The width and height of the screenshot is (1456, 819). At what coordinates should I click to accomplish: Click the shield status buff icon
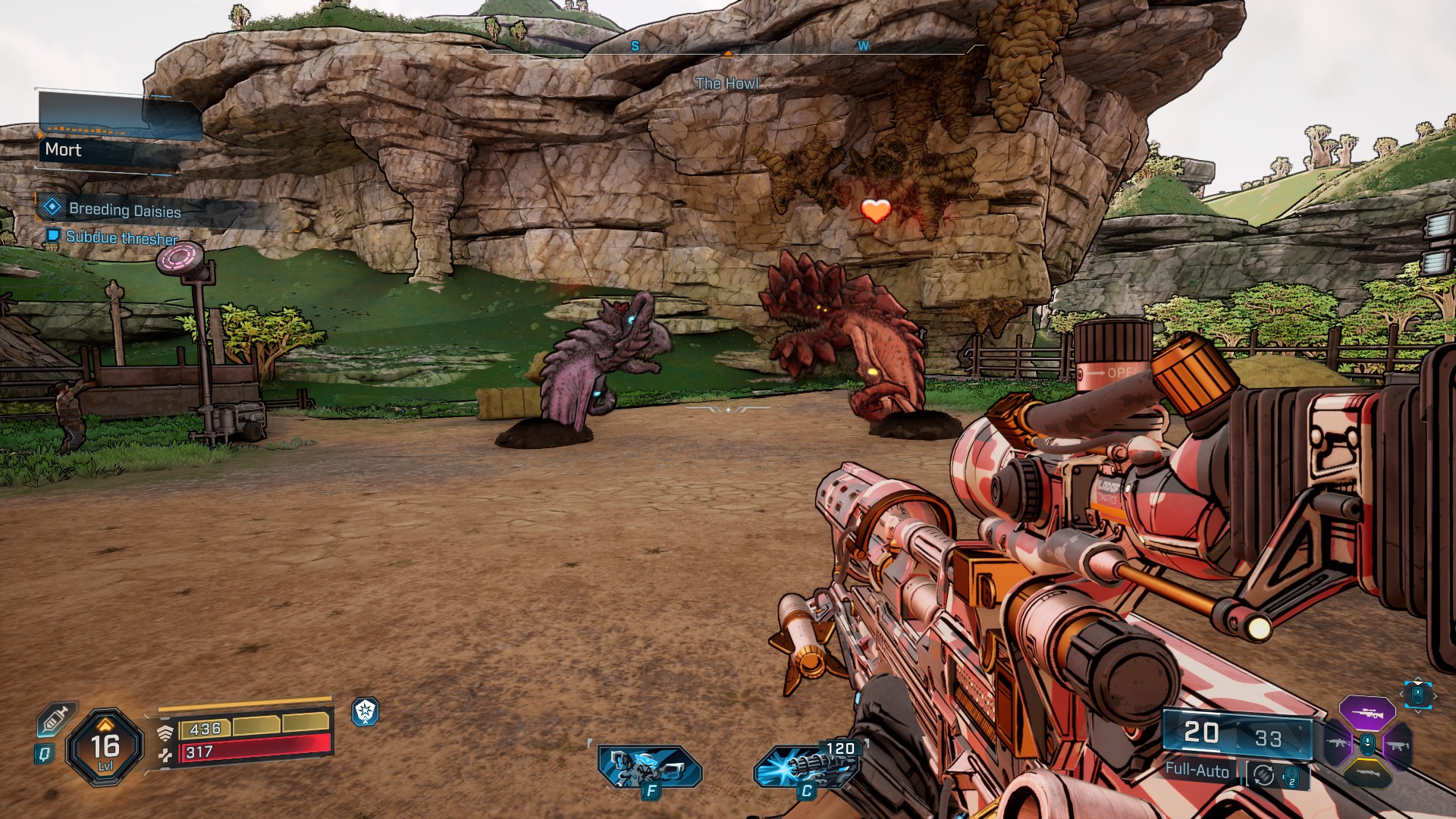click(x=366, y=711)
